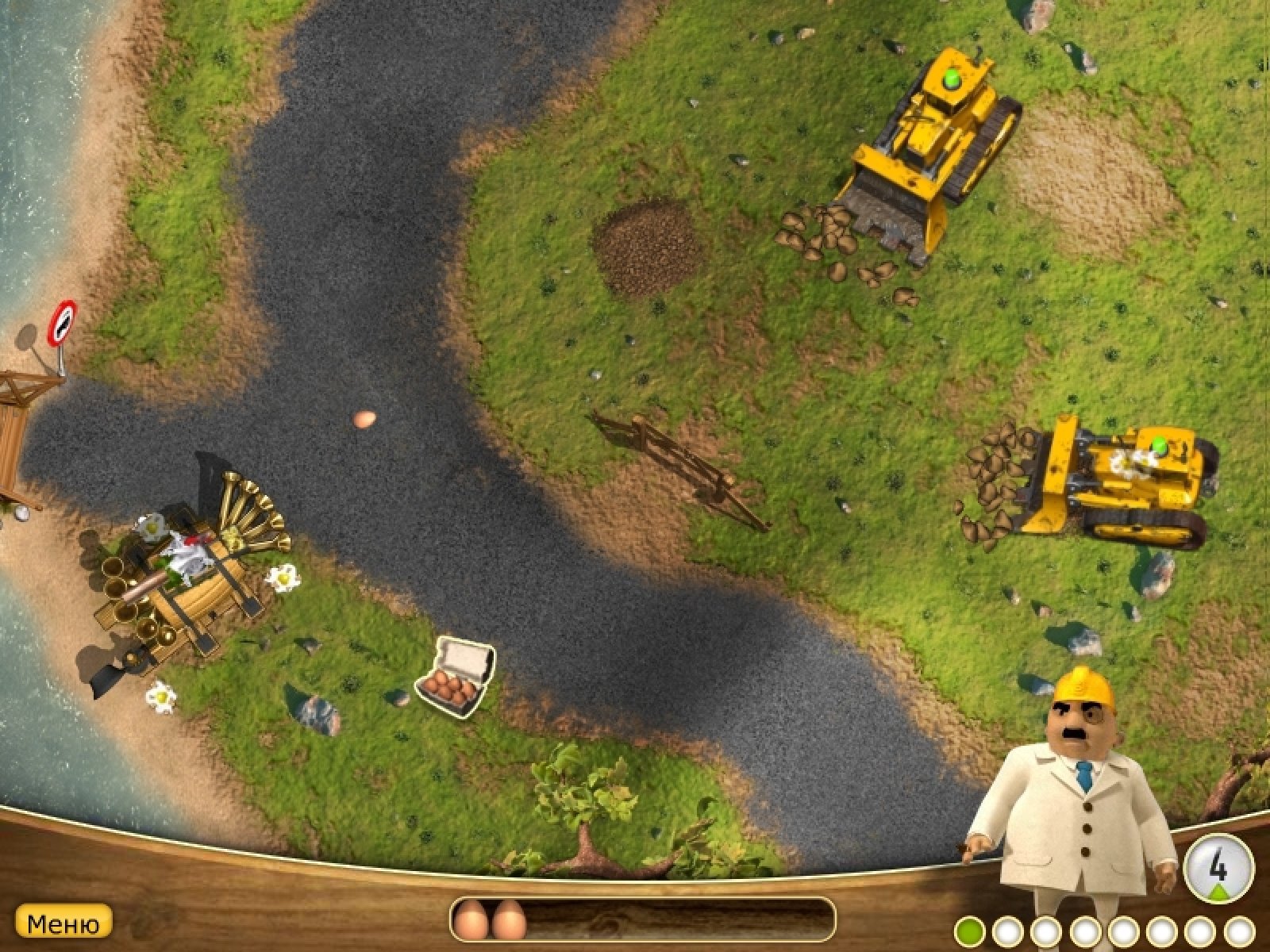Open the Меню button

coord(63,923)
